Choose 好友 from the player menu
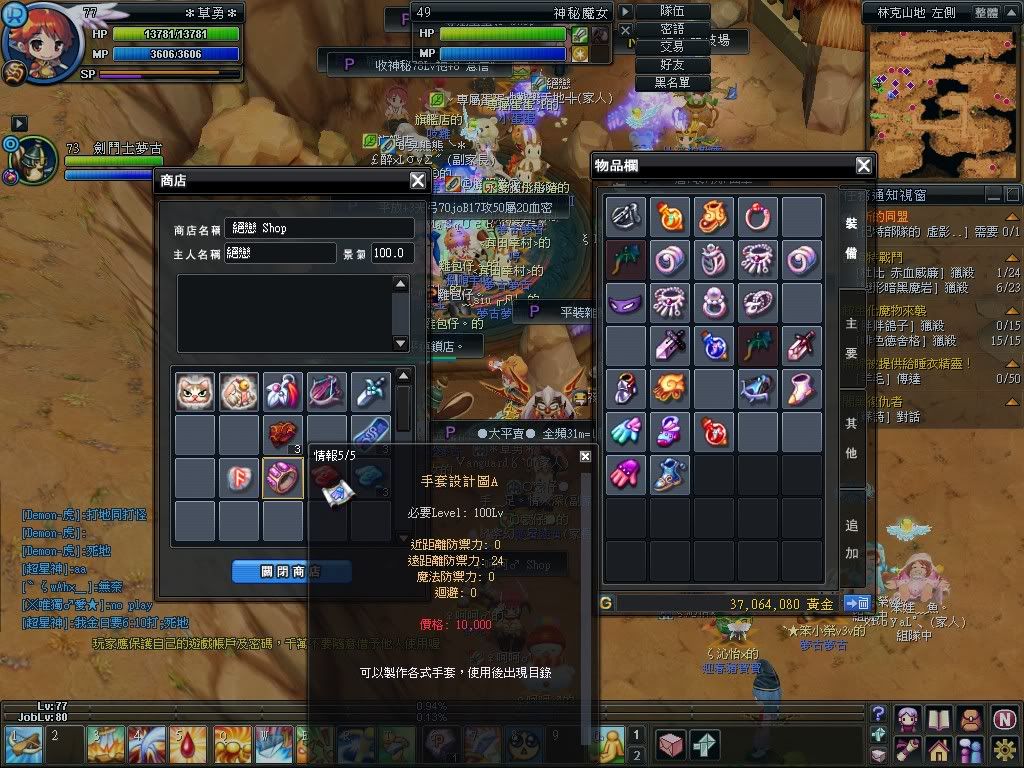 [672, 65]
